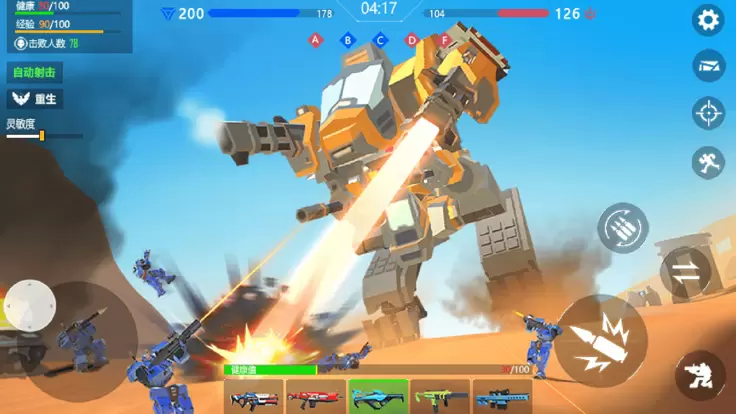The width and height of the screenshot is (736, 414).
Task: Toggle the 自动射击 auto-fire button
Action: (x=34, y=73)
